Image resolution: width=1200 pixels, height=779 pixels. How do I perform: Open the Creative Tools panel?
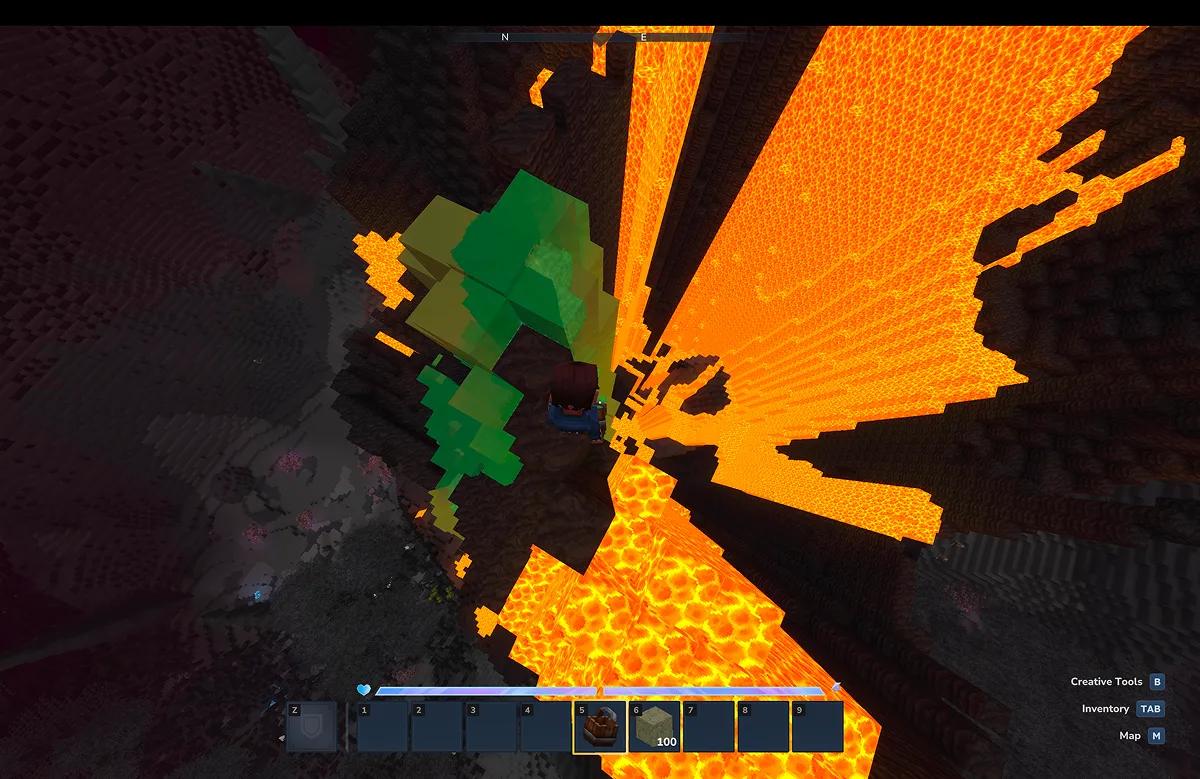1157,682
